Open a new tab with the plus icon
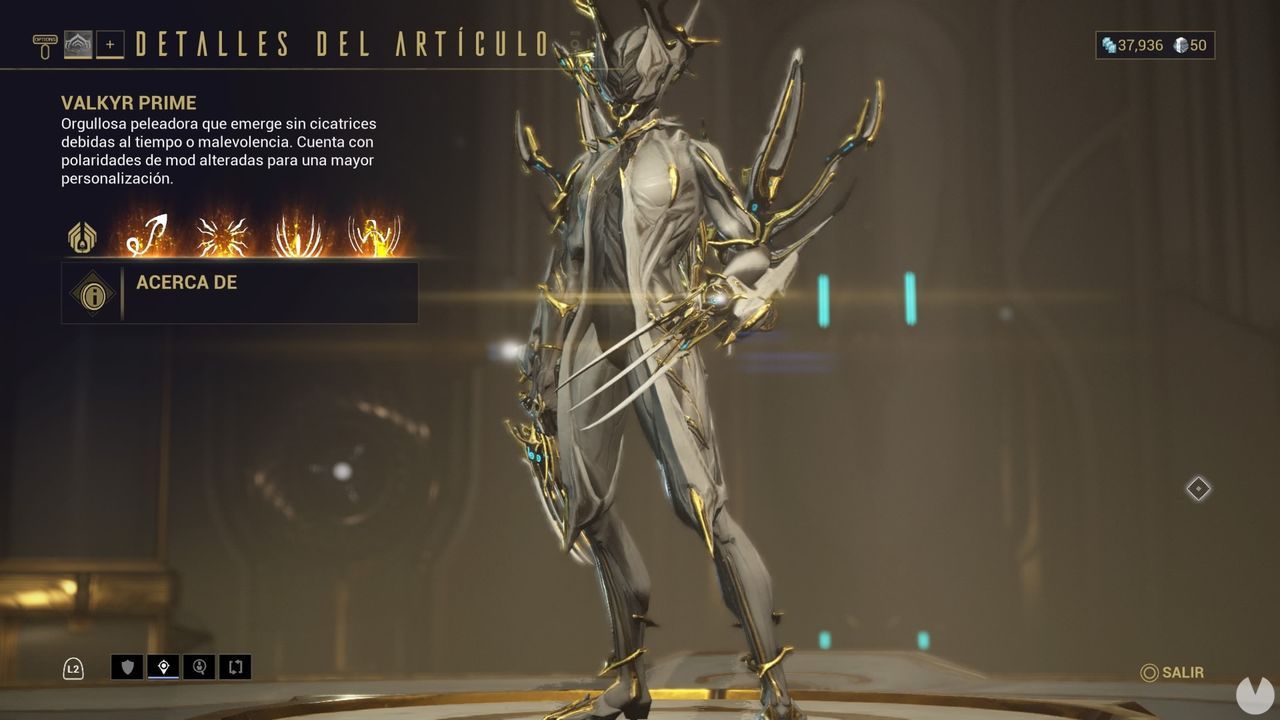 click(x=110, y=45)
